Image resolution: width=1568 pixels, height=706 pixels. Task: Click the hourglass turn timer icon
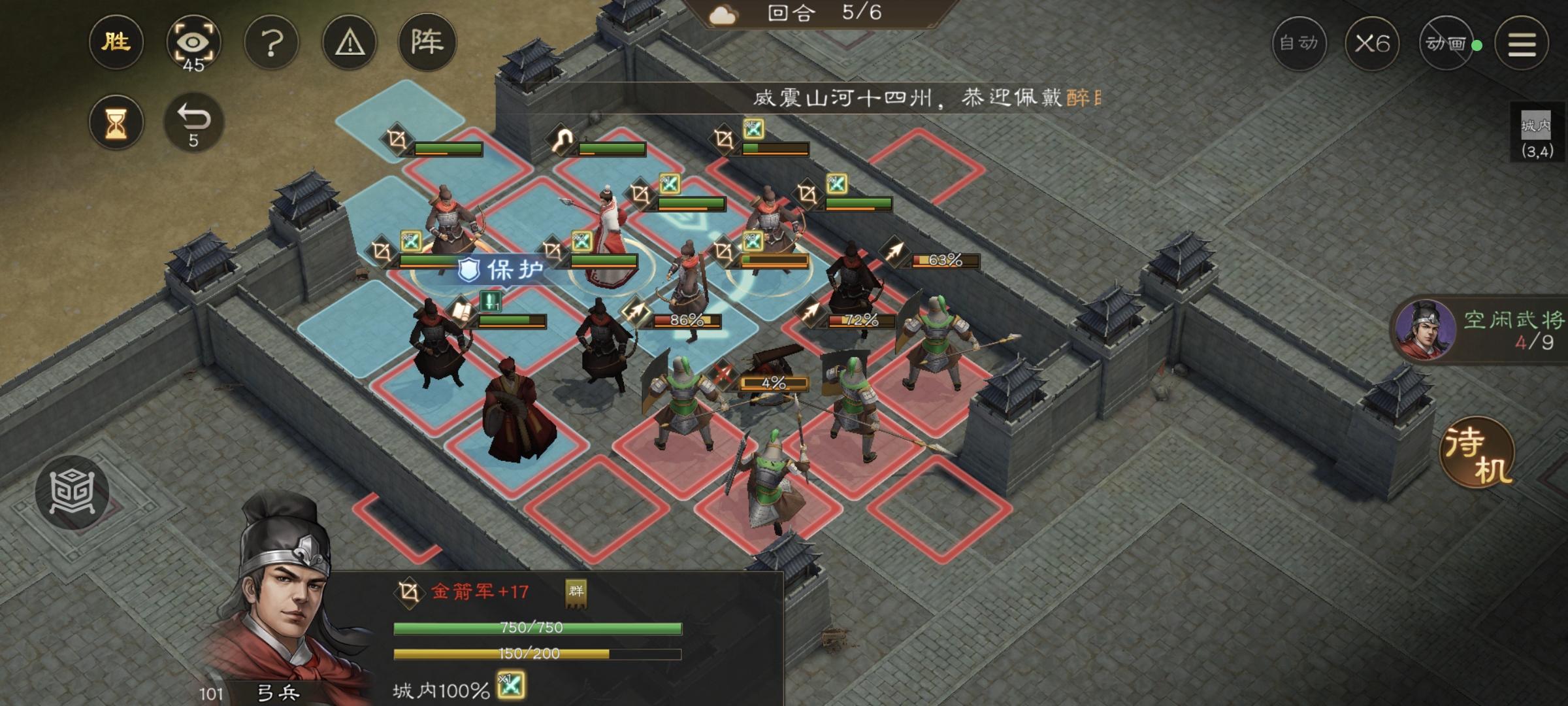116,121
